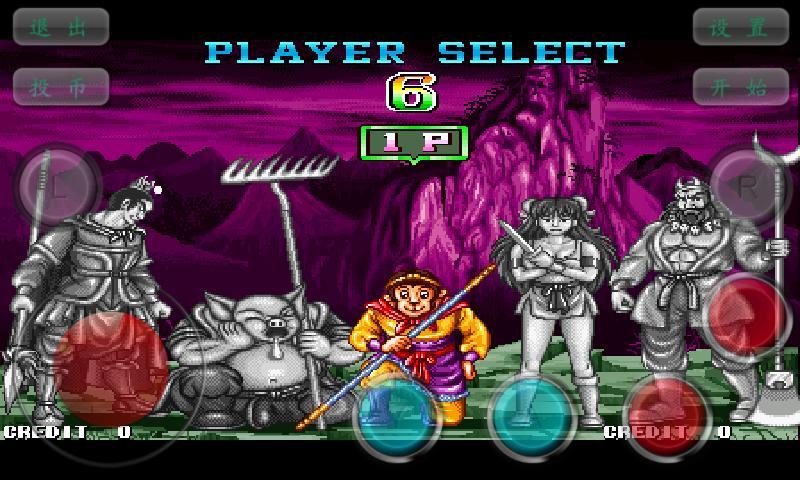Viewport: 800px width, 480px height.
Task: Select the long-haired woman holding a dagger
Action: [552, 290]
